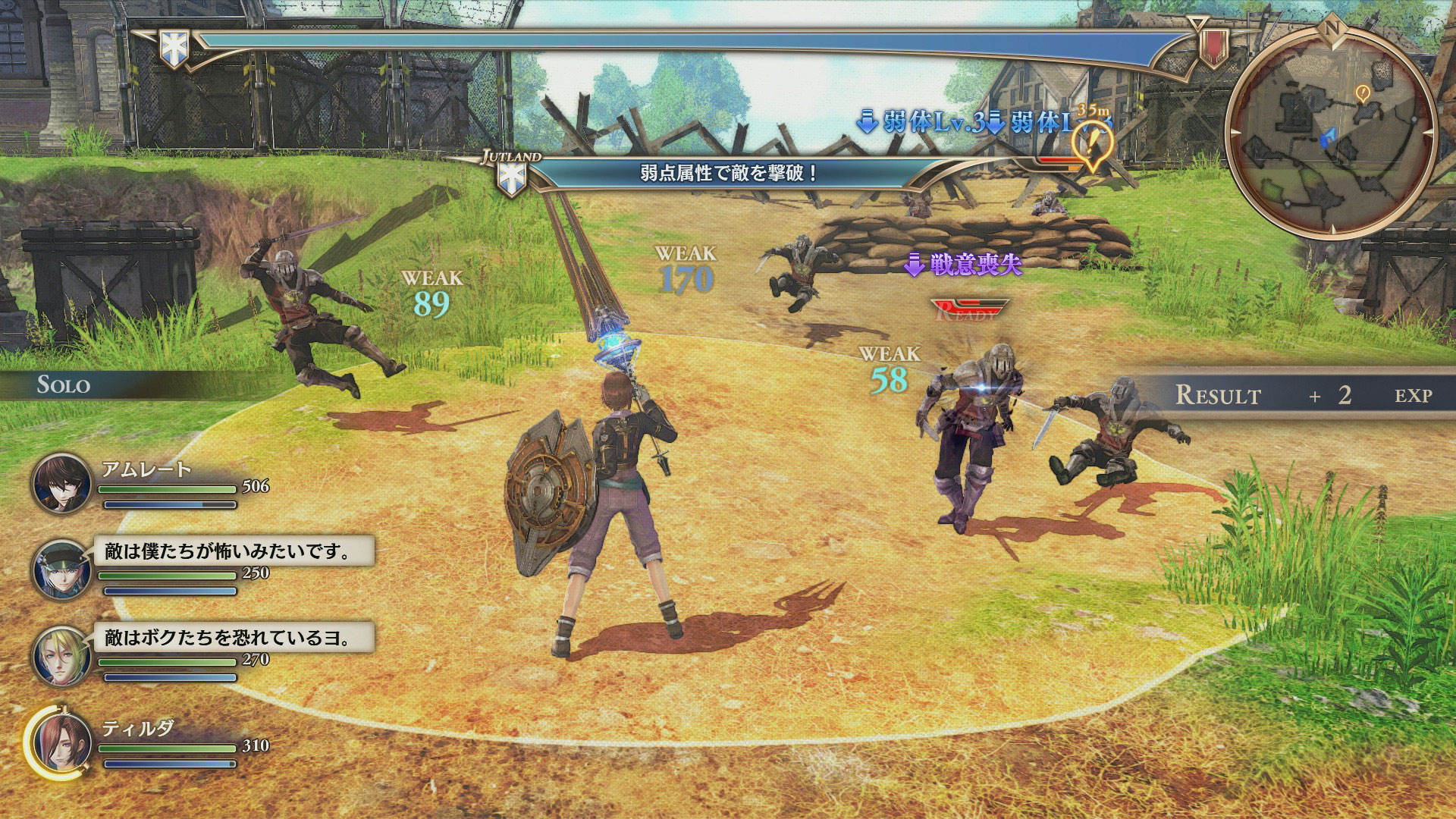The width and height of the screenshot is (1456, 819).
Task: Click the Jutland blue shield emblem
Action: 511,178
